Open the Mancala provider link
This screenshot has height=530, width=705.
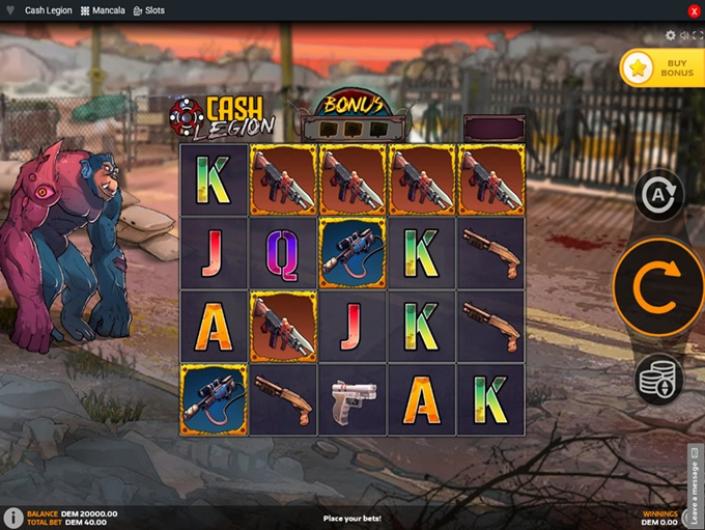(x=103, y=10)
